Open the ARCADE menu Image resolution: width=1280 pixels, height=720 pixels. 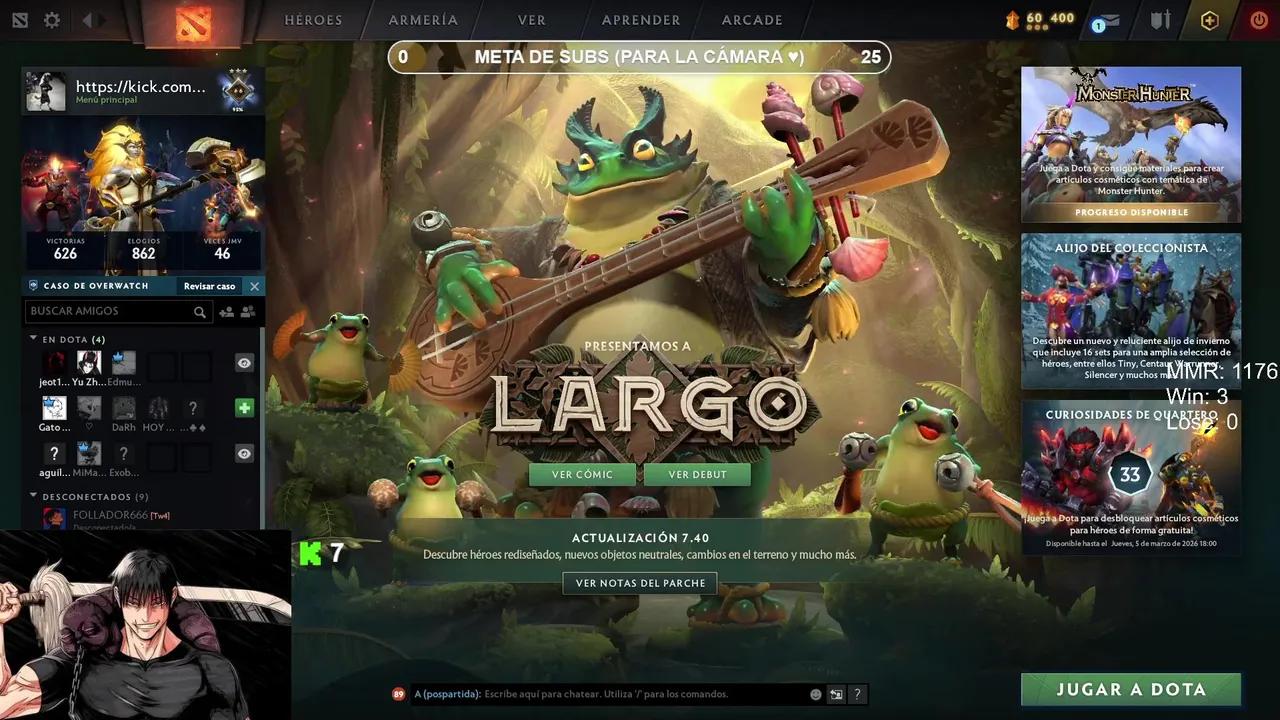[x=751, y=19]
